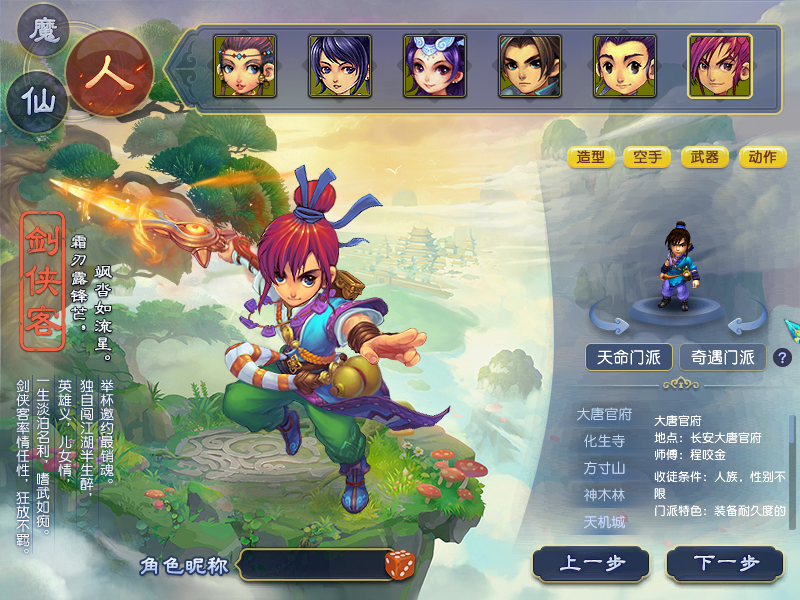Pick the portrait with purple hair and blue mask
This screenshot has height=600, width=800.
435,66
